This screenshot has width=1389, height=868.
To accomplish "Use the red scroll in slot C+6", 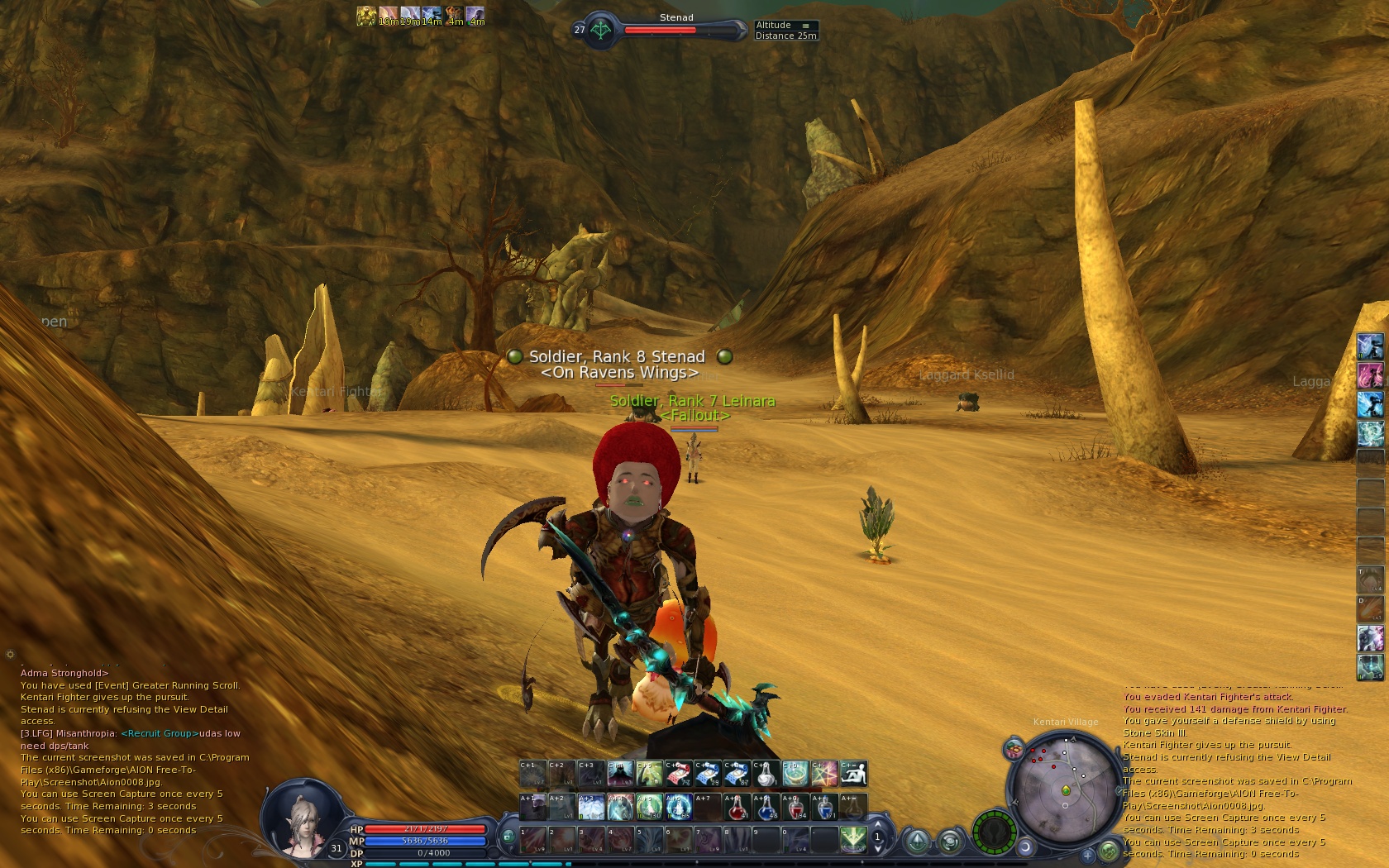I will [x=678, y=774].
